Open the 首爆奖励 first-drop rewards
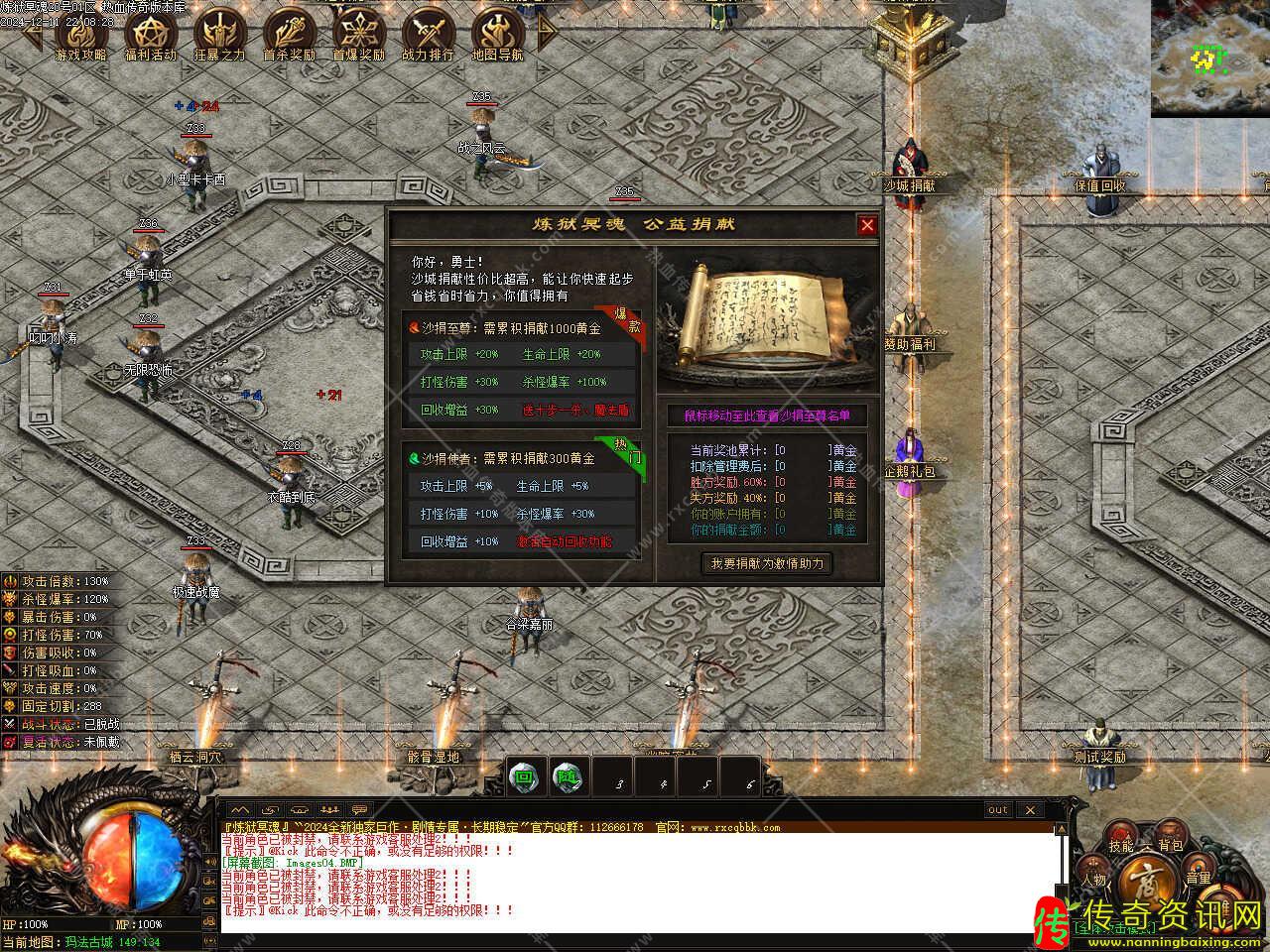1270x952 pixels. [x=358, y=36]
